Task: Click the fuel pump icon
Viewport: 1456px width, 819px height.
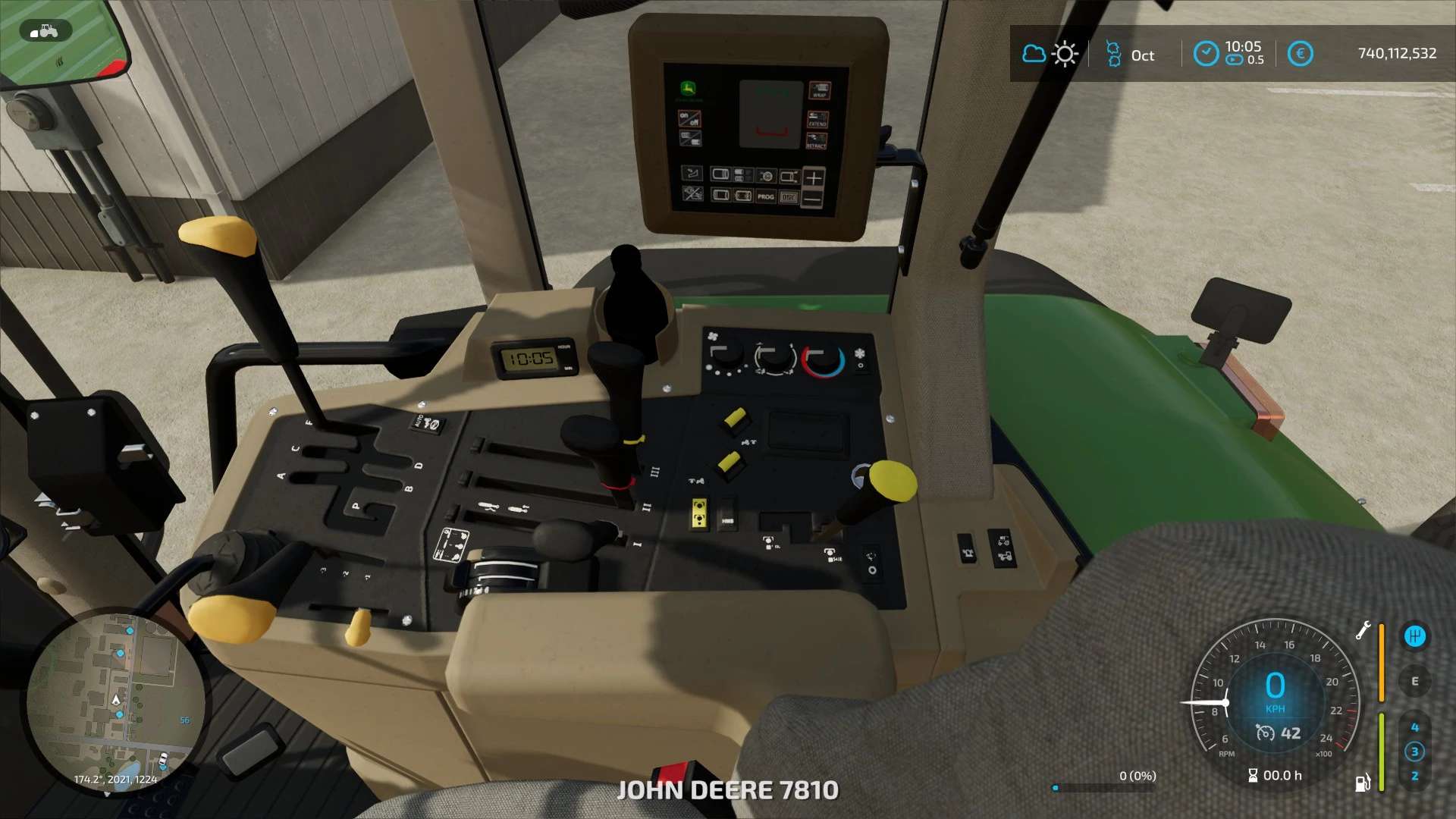Action: (x=1363, y=783)
